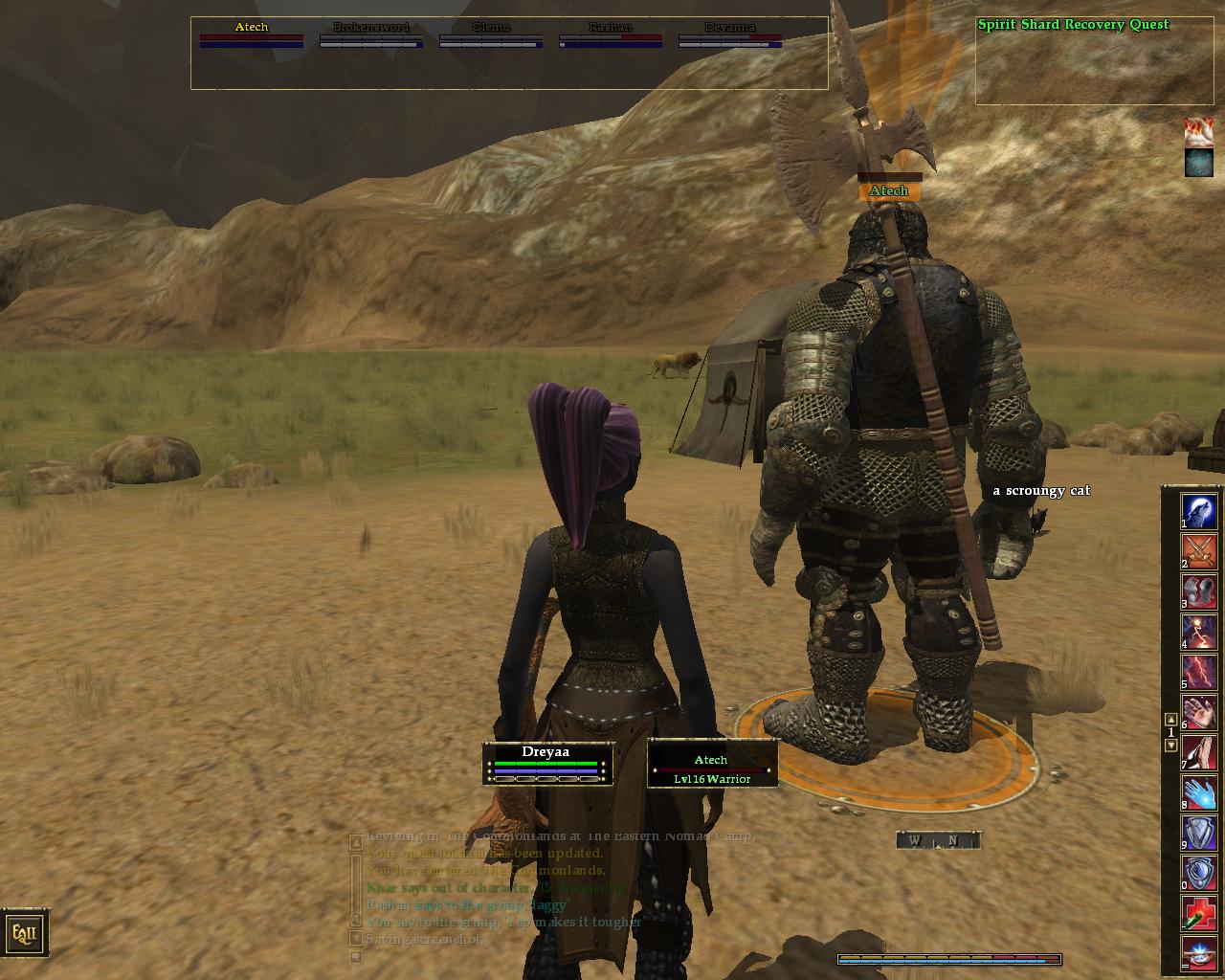Select group member Rashan
This screenshot has width=1225, height=980.
(x=611, y=33)
